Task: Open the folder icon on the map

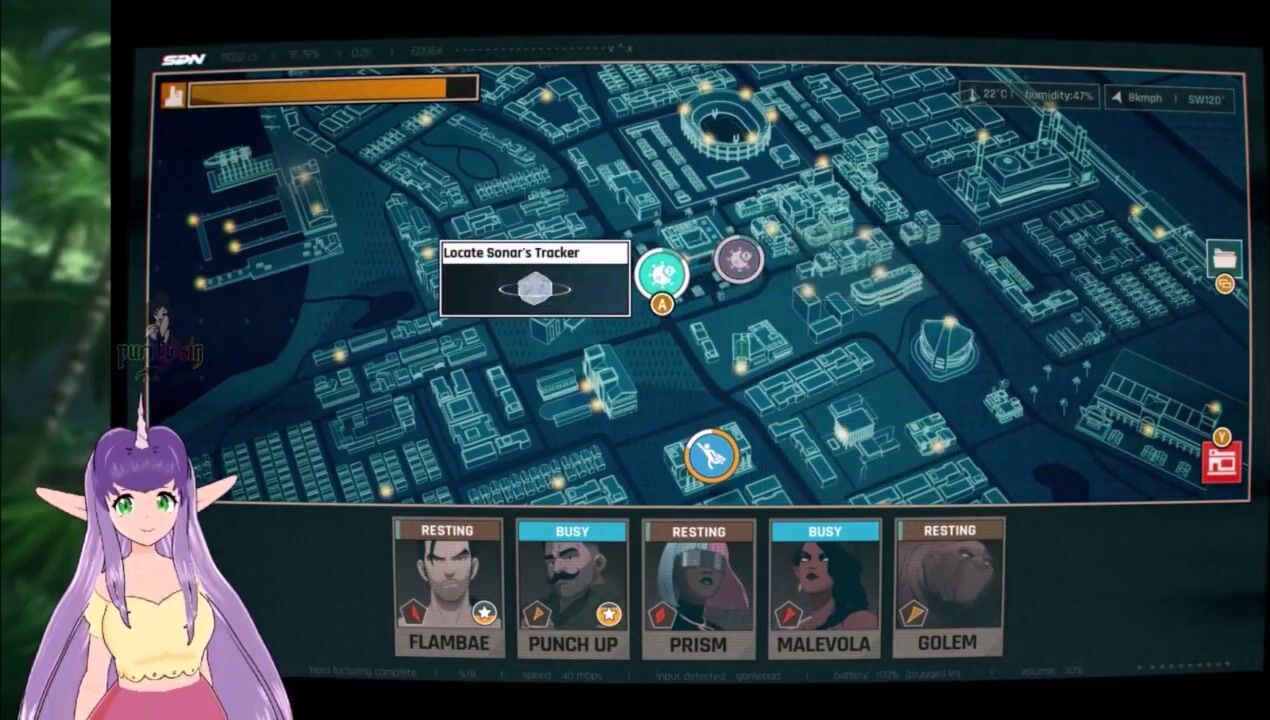Action: 1224,259
